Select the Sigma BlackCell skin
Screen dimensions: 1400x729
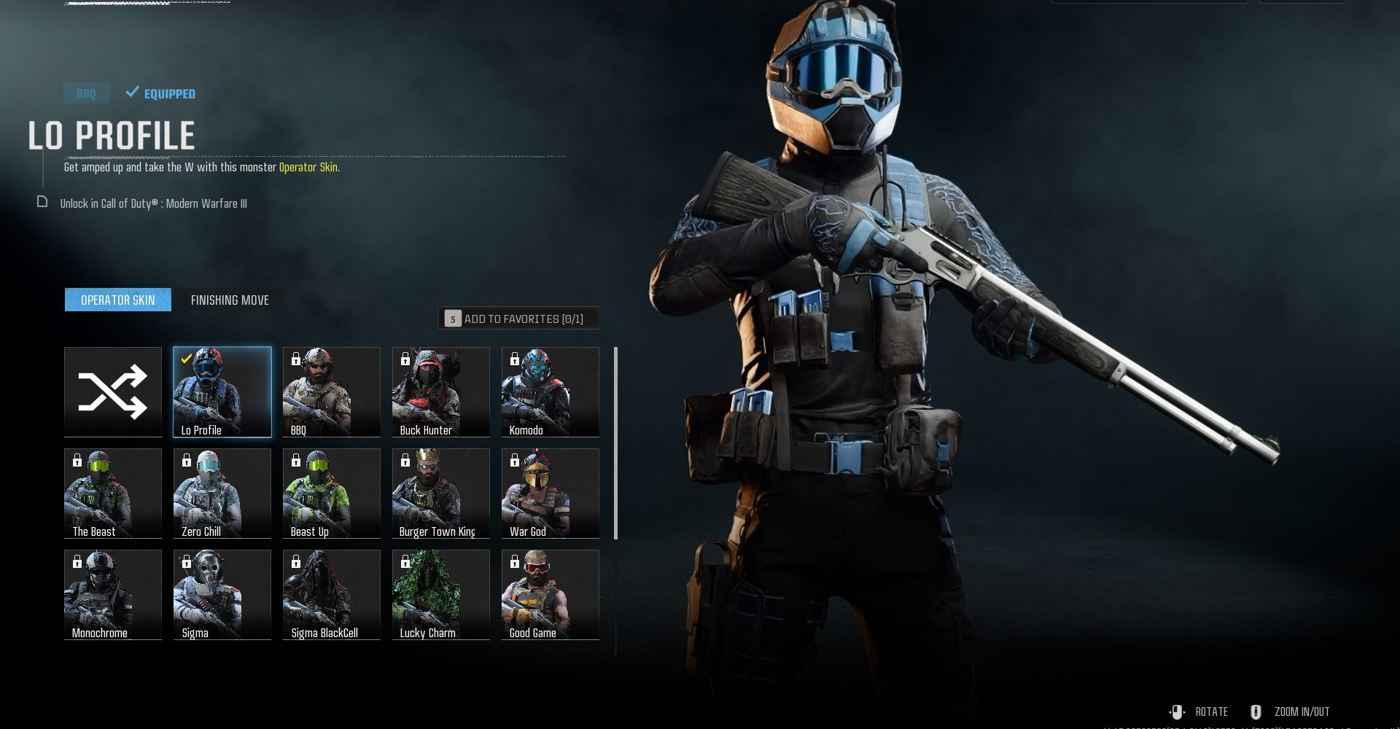331,594
